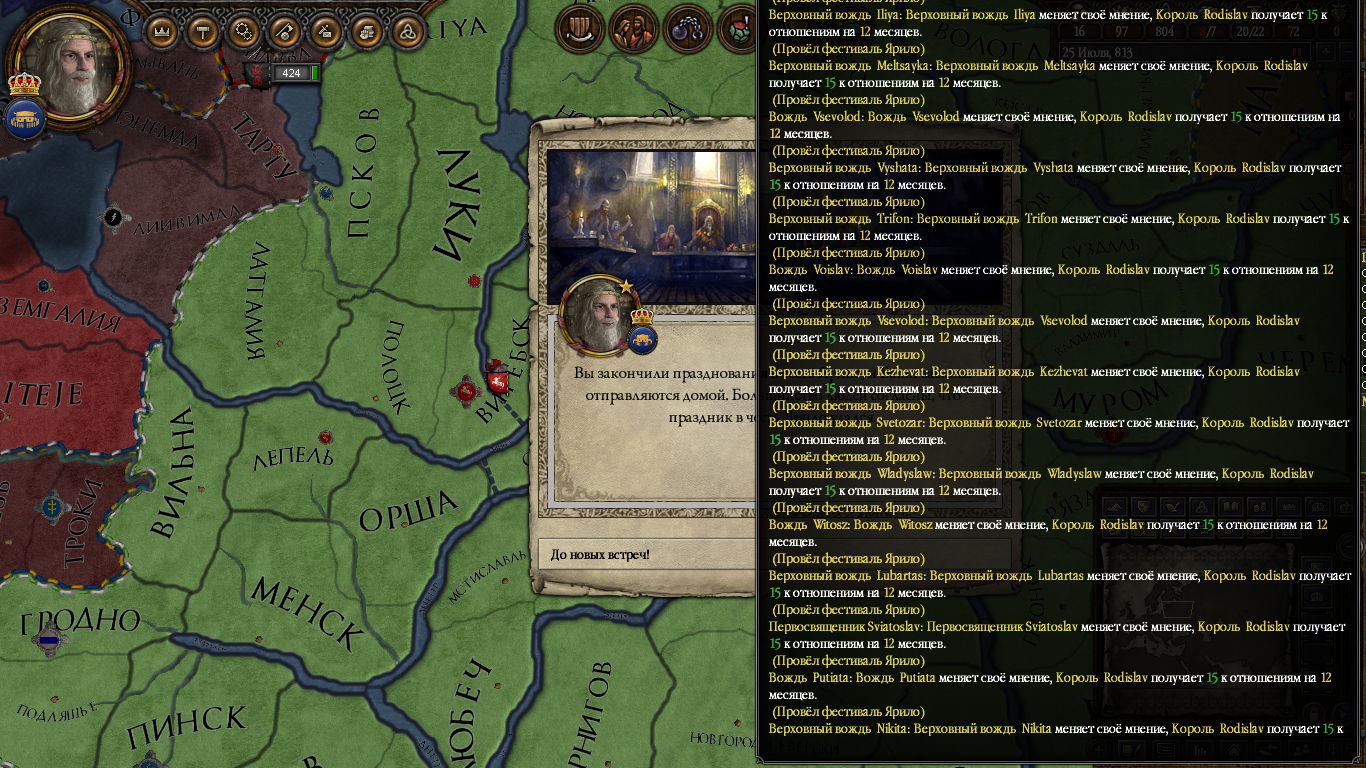The width and height of the screenshot is (1366, 768).
Task: Open the clenched fist menu tab
Action: pyautogui.click(x=367, y=31)
